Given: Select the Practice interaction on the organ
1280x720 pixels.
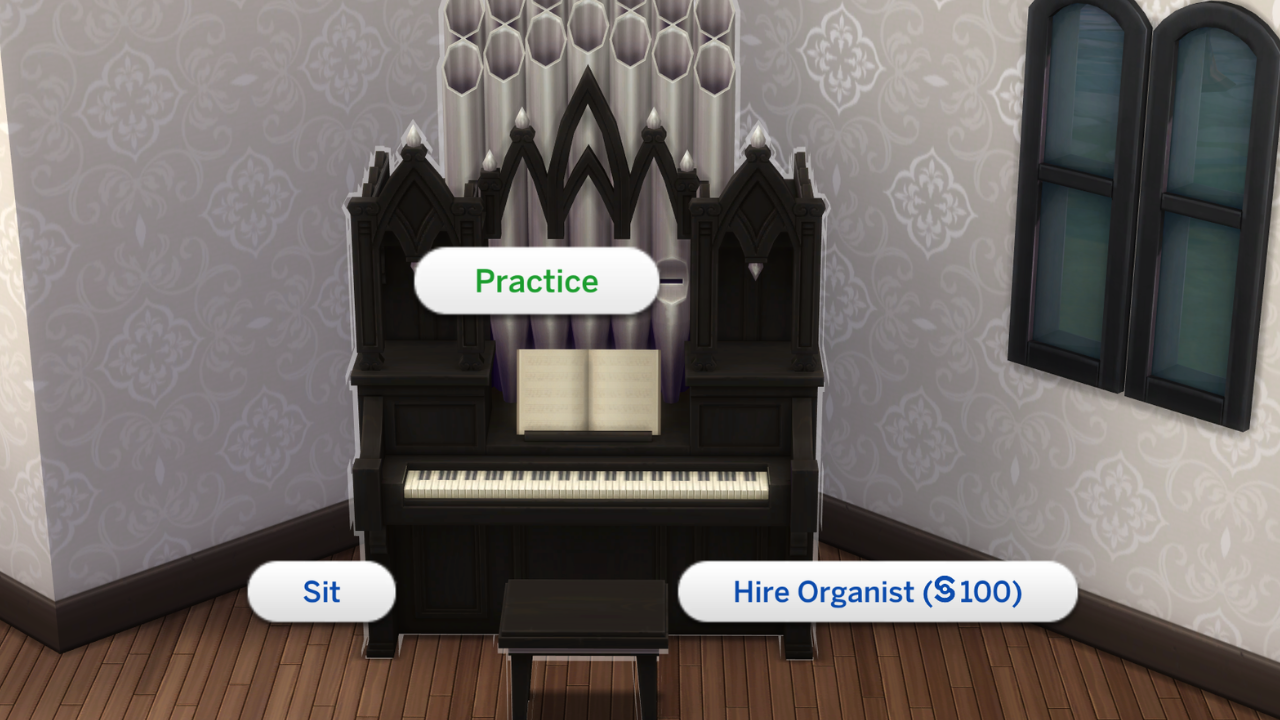Looking at the screenshot, I should (535, 281).
